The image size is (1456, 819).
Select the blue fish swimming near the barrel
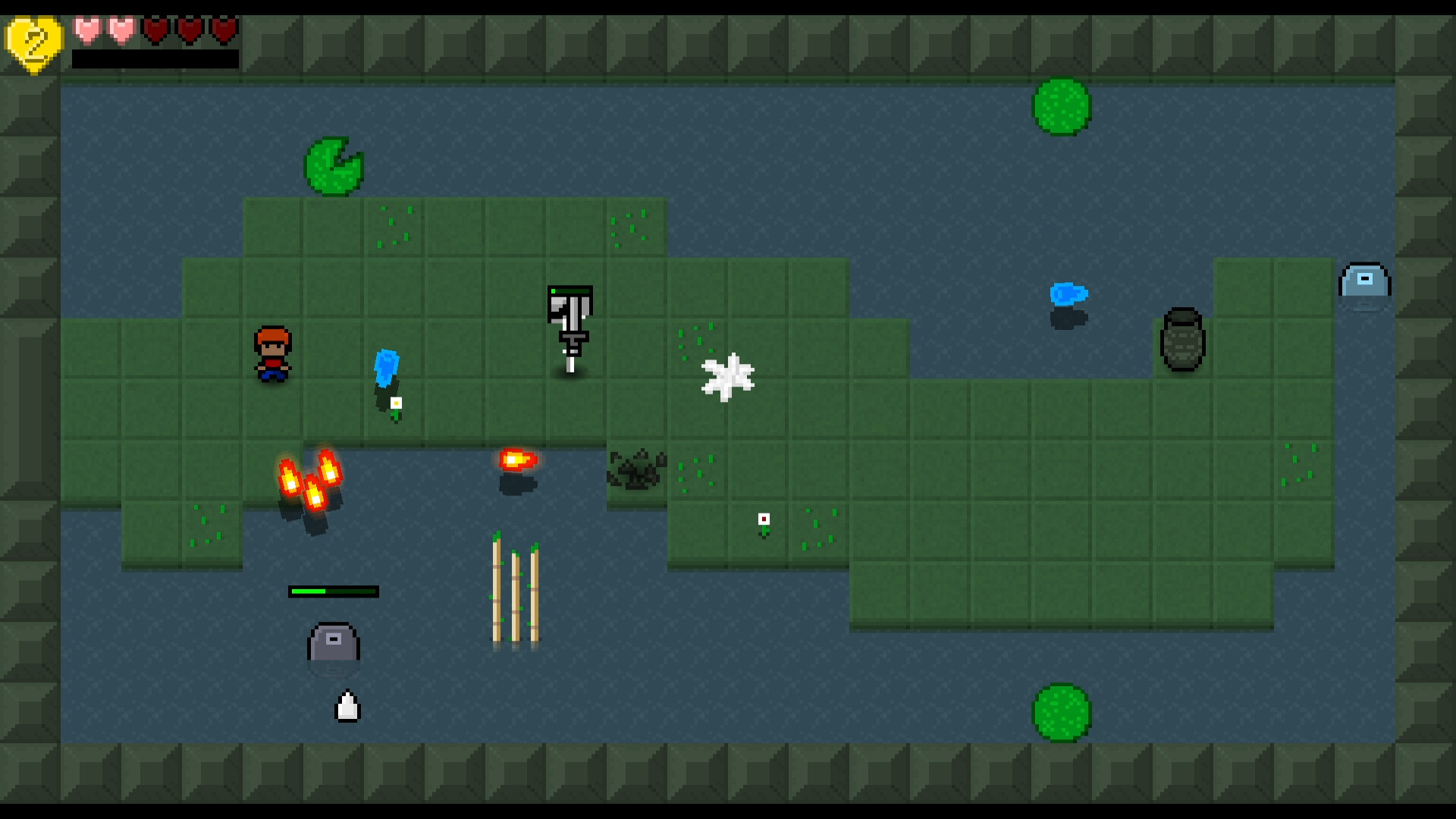(1068, 296)
